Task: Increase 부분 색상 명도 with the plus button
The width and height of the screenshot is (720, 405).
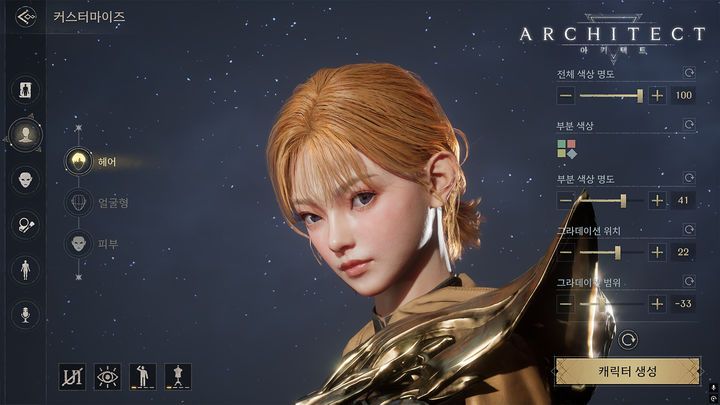Action: point(657,200)
